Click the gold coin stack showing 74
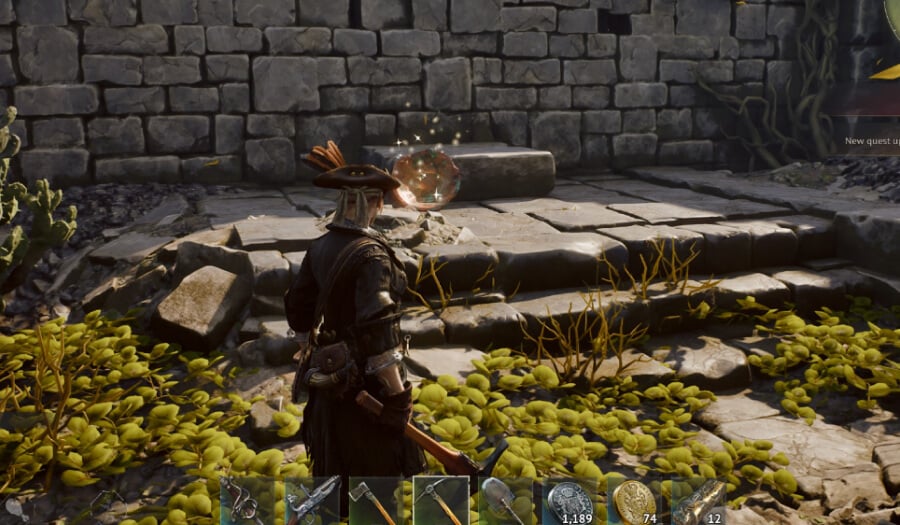900x525 pixels. [x=634, y=500]
